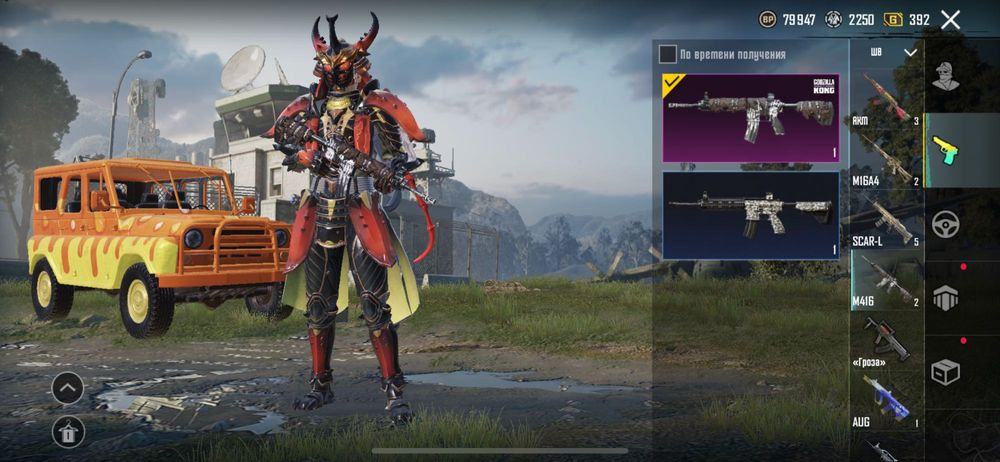Viewport: 1000px width, 462px height.
Task: Switch to the yellow pistol weapons tab
Action: click(x=945, y=150)
